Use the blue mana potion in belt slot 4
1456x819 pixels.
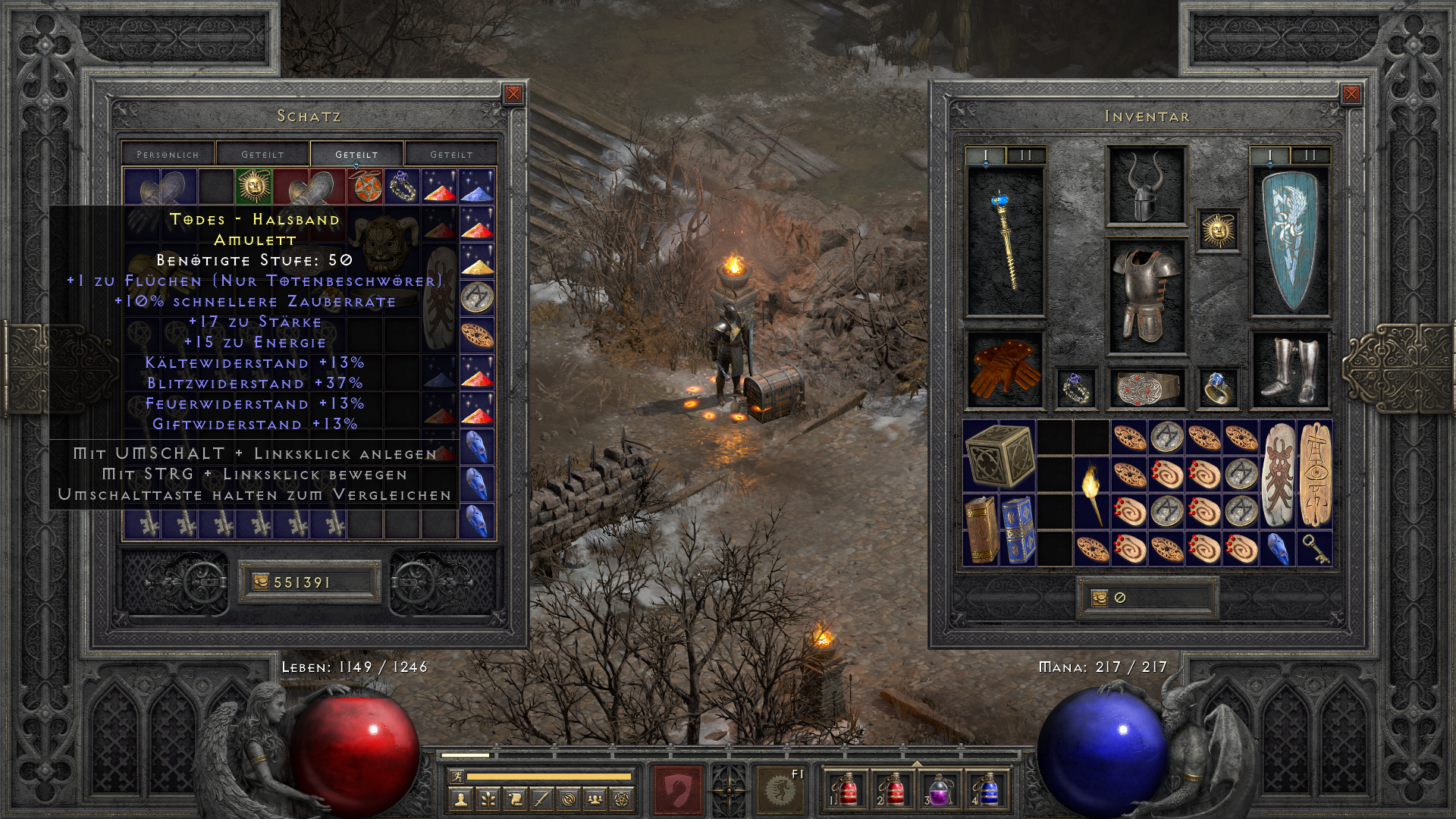tap(987, 789)
